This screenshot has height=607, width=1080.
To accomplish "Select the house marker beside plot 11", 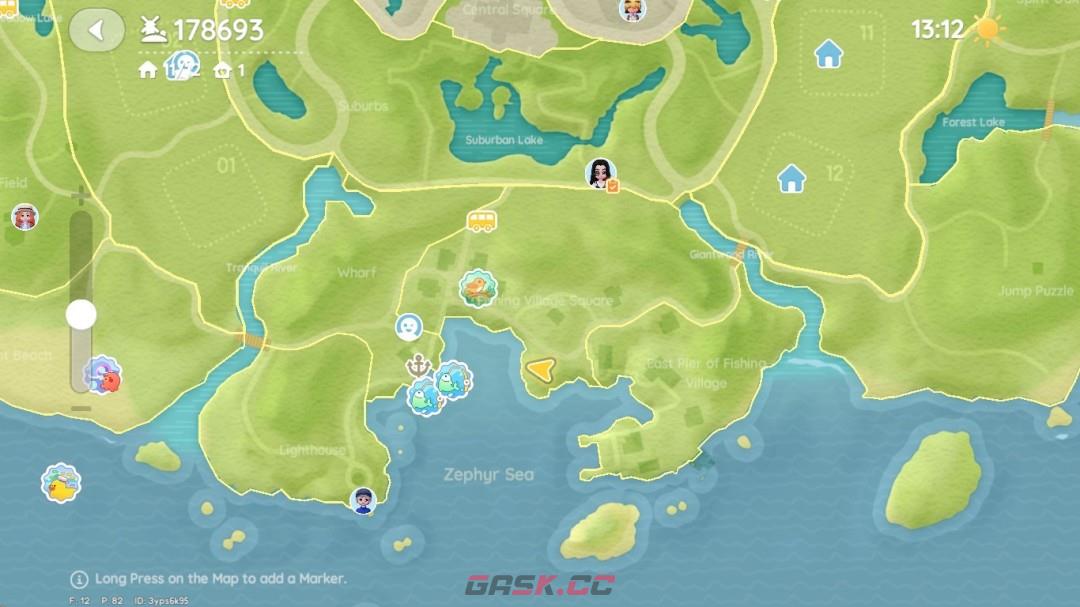I will [828, 53].
